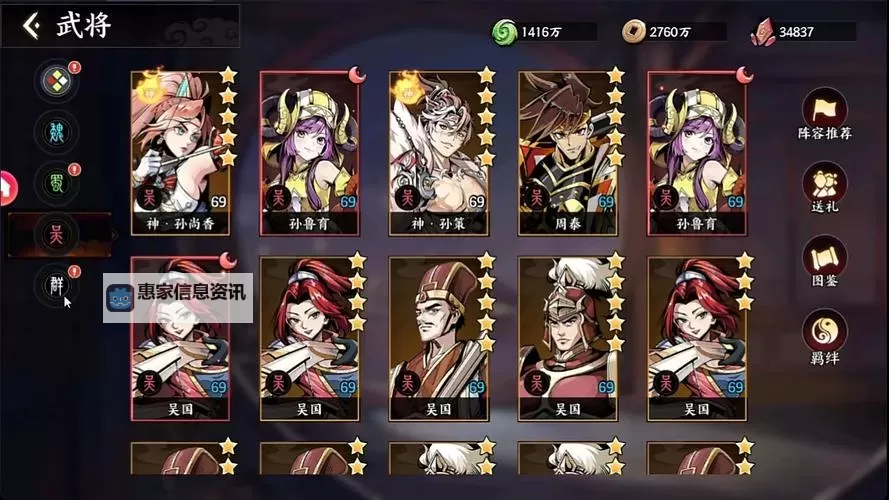889x500 pixels.
Task: Open the 送礼 gift menu
Action: [825, 187]
